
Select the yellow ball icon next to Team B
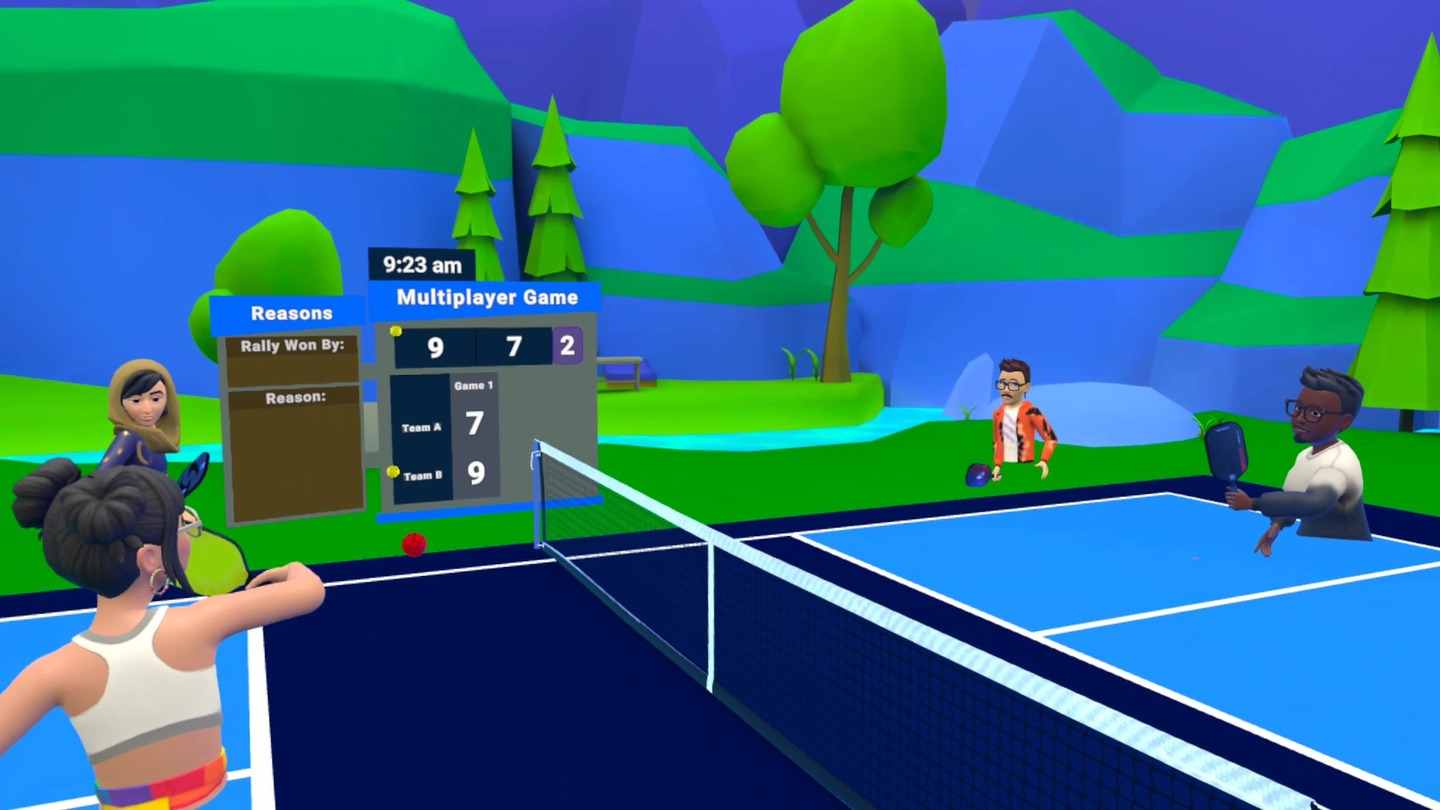tap(392, 472)
